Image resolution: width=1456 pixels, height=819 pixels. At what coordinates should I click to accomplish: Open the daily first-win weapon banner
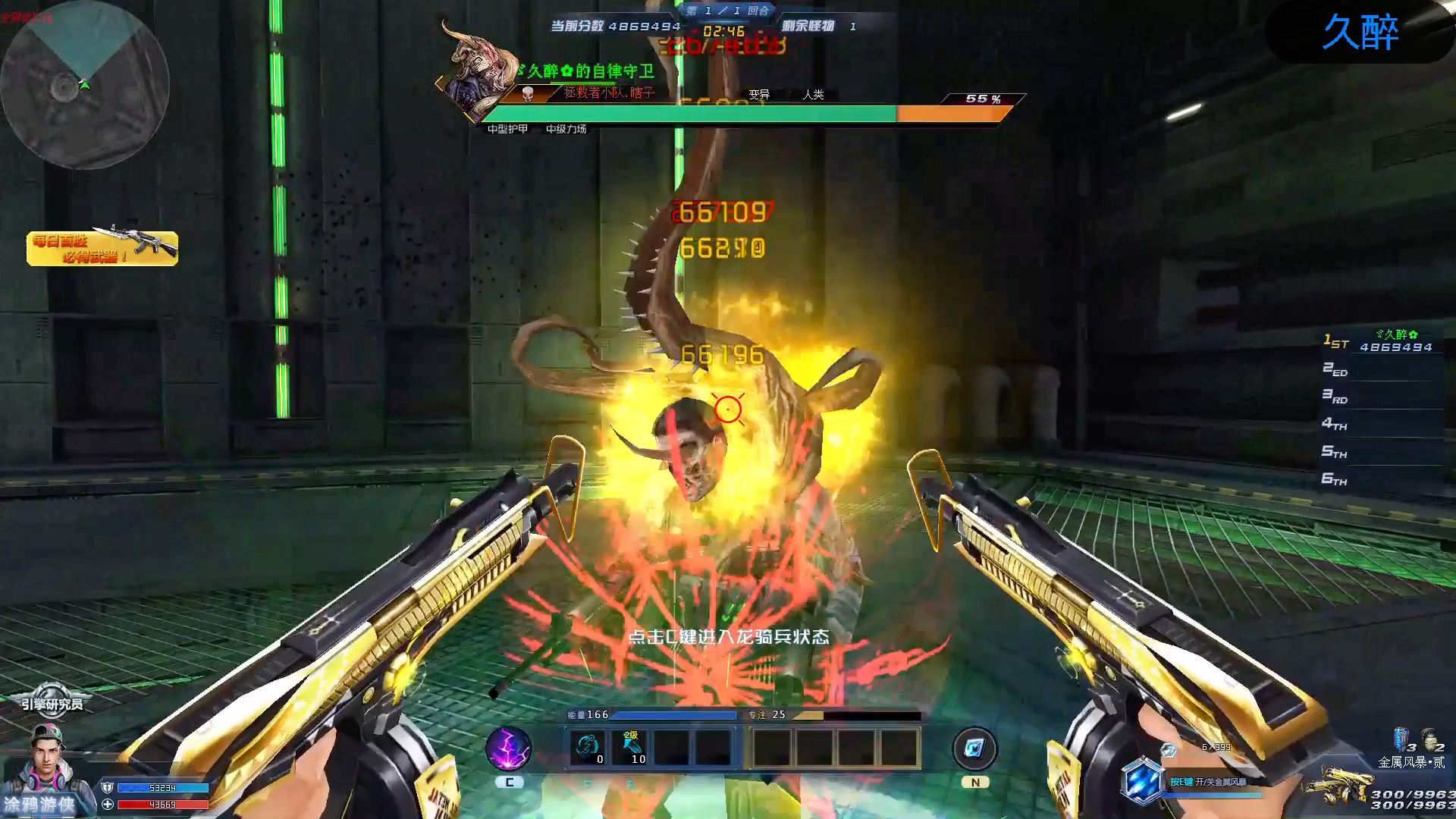102,248
